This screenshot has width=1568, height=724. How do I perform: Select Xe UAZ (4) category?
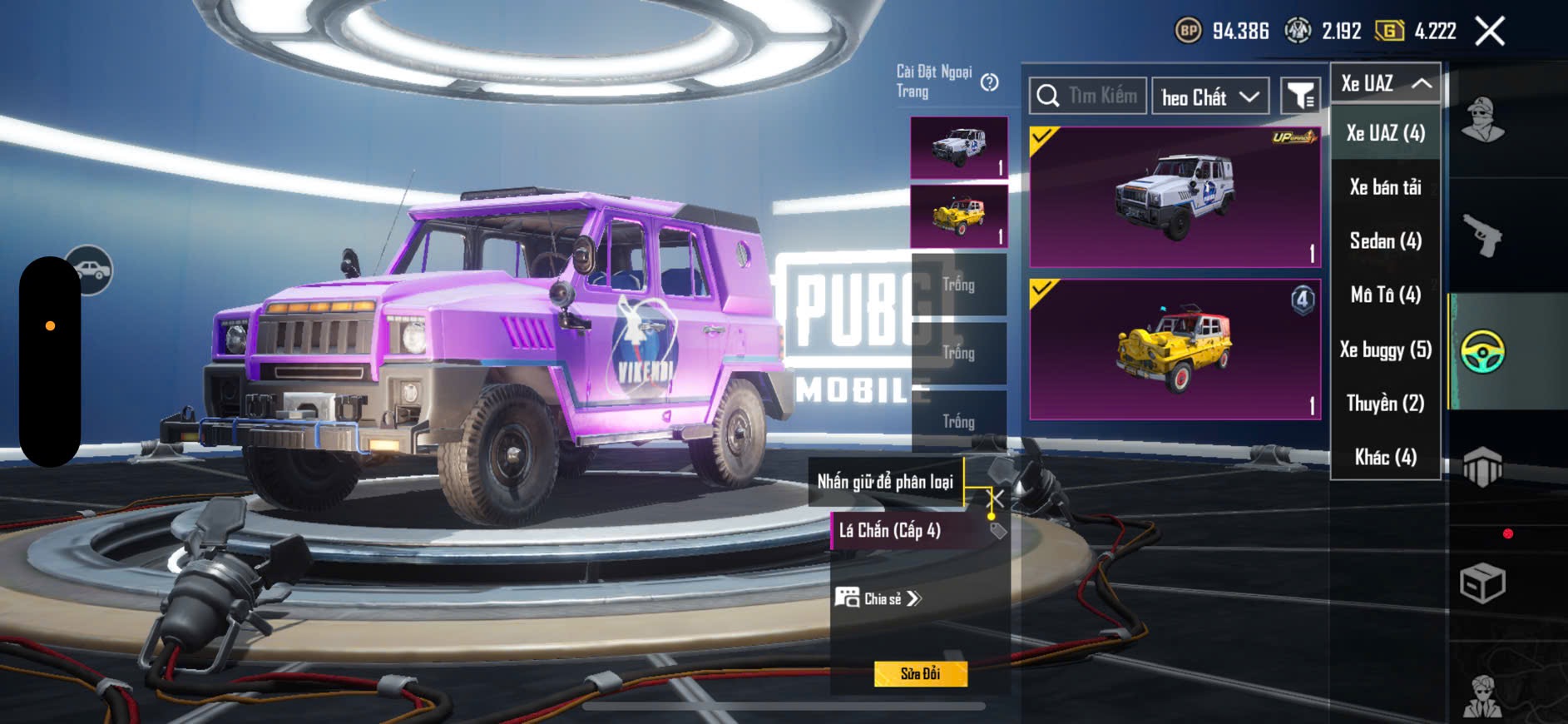pyautogui.click(x=1386, y=133)
